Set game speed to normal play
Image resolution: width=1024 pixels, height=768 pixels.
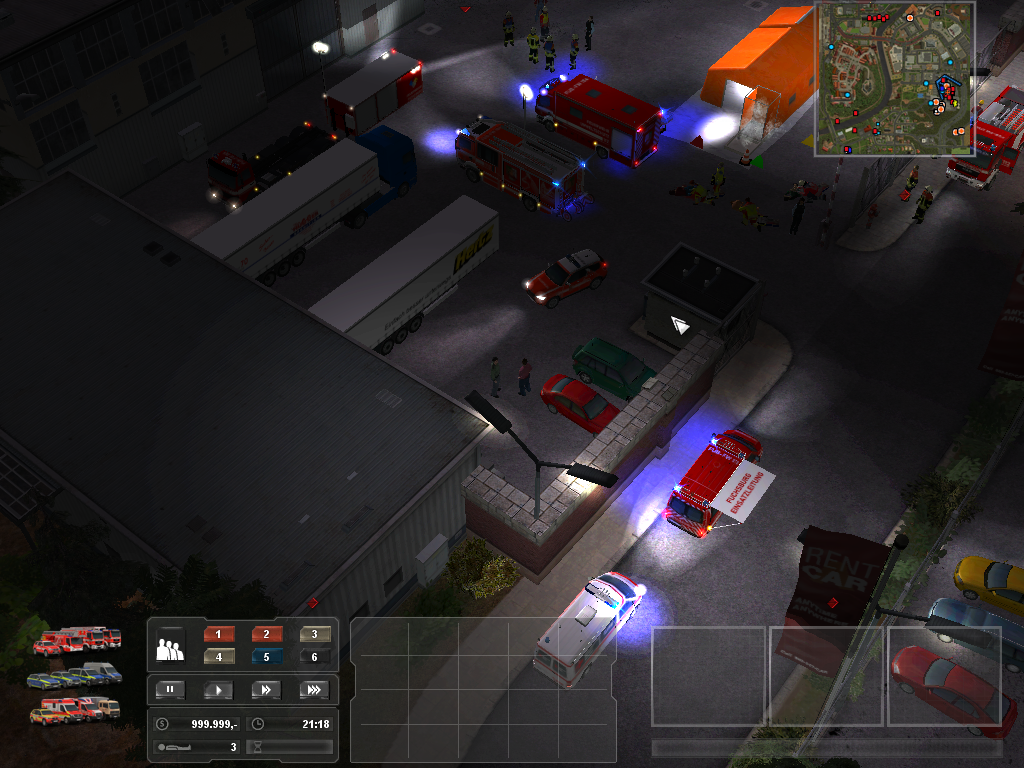(x=218, y=689)
